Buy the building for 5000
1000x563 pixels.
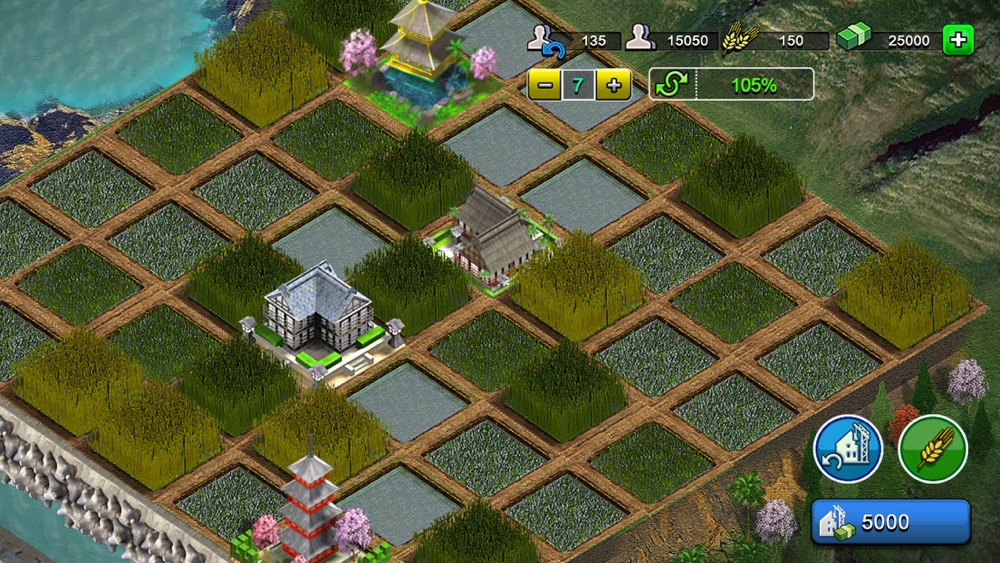890,522
